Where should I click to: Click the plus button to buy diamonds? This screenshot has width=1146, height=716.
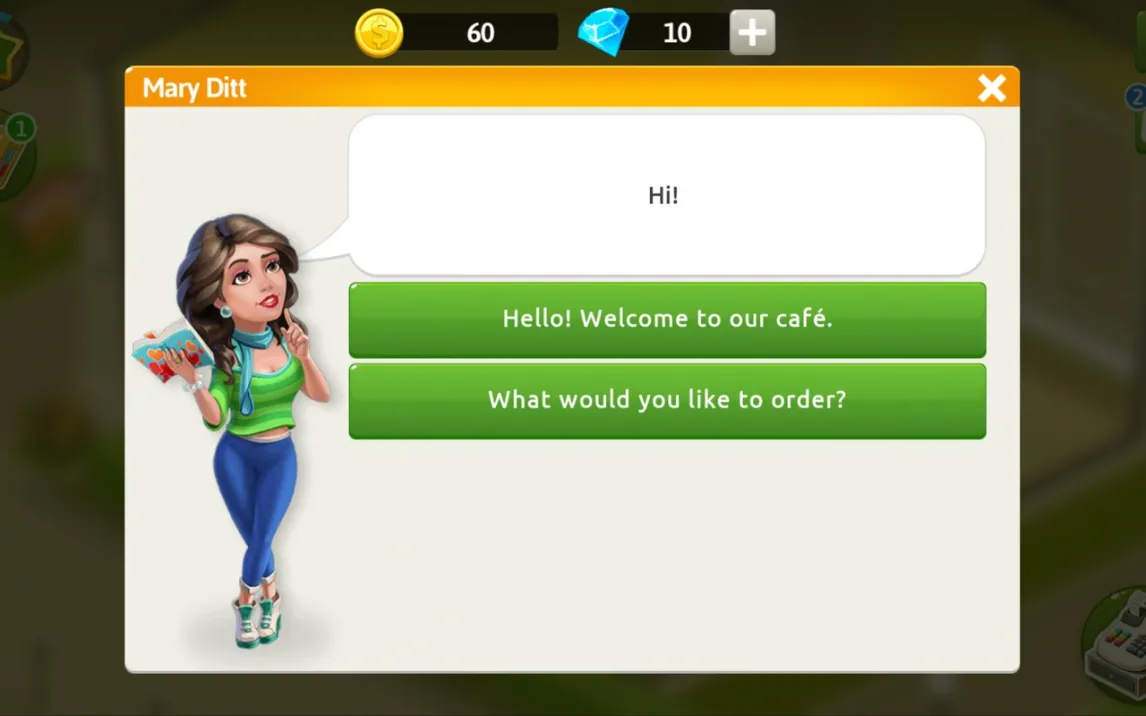[752, 33]
